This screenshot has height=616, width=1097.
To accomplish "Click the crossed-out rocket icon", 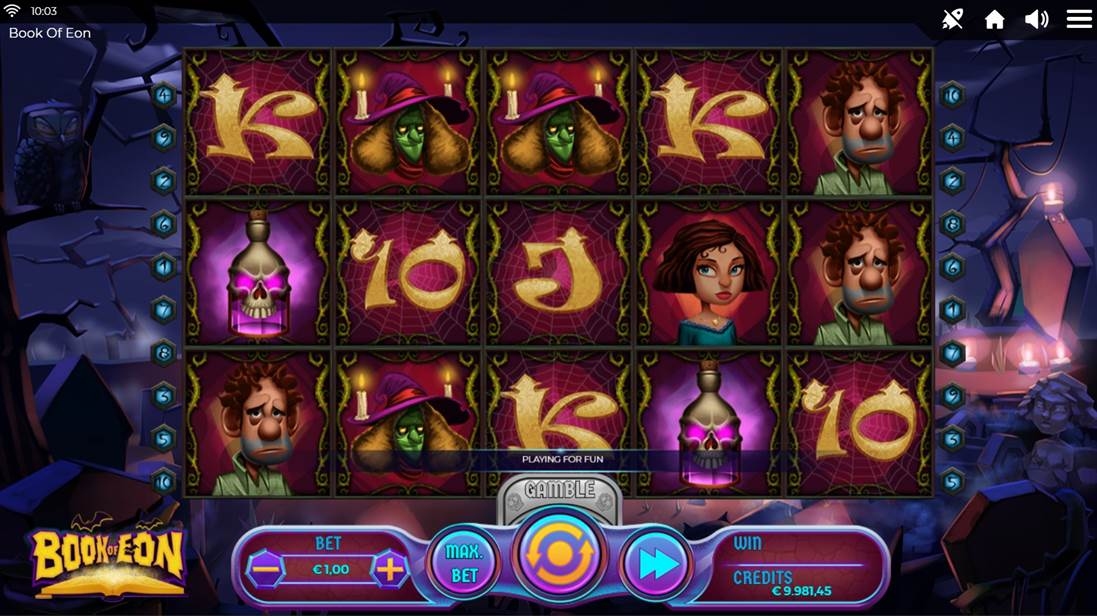I will [952, 19].
